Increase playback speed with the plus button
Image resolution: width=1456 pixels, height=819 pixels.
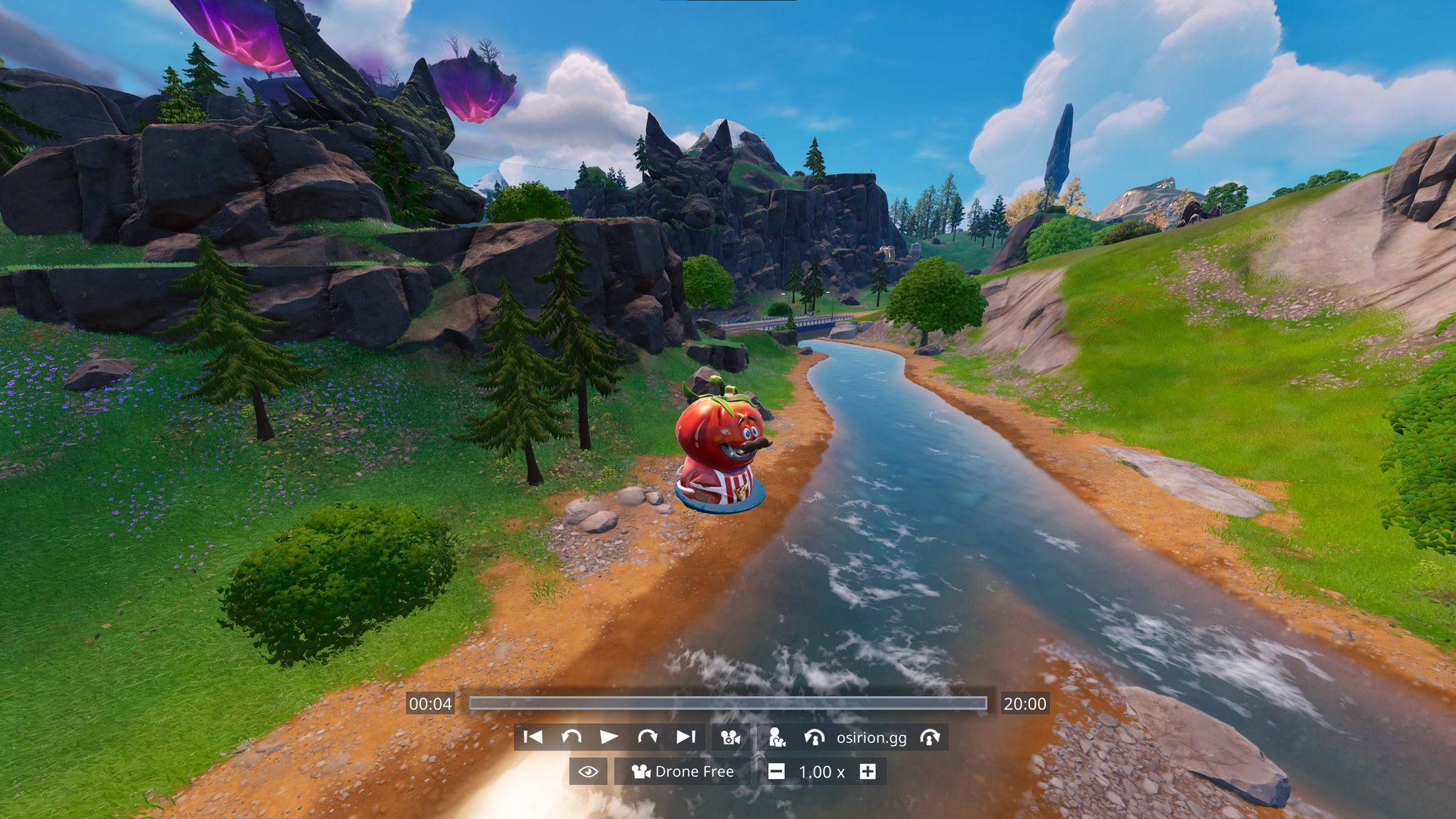coord(867,771)
